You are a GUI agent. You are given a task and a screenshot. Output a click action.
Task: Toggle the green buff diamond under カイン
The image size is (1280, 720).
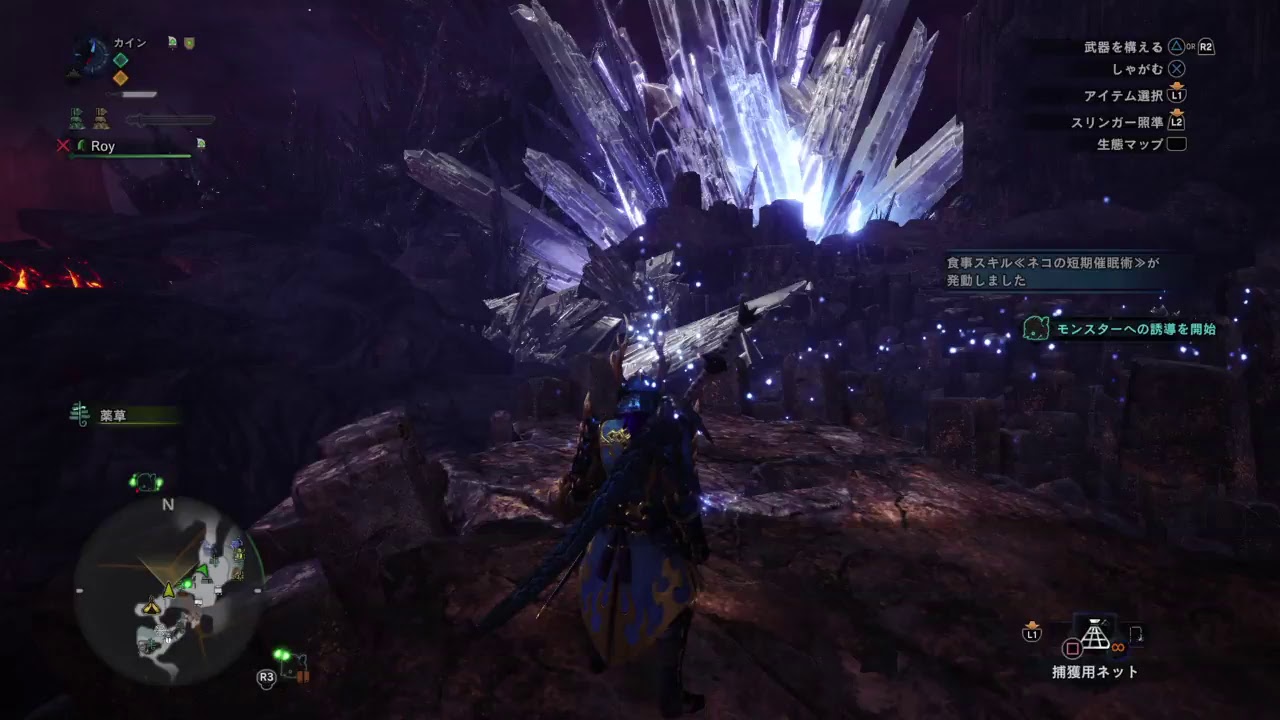(x=121, y=58)
